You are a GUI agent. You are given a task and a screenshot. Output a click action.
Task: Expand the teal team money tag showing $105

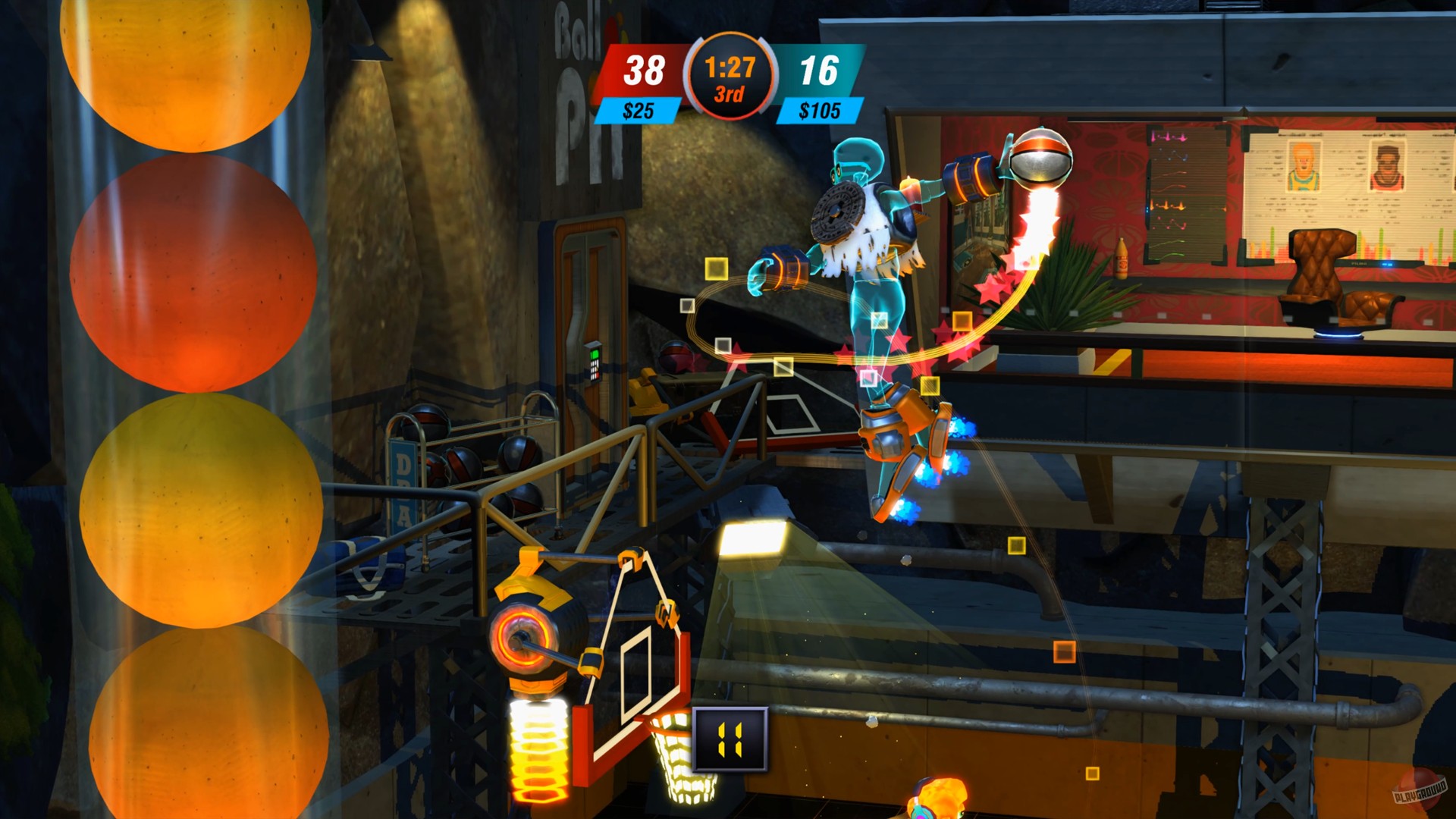coord(821,109)
